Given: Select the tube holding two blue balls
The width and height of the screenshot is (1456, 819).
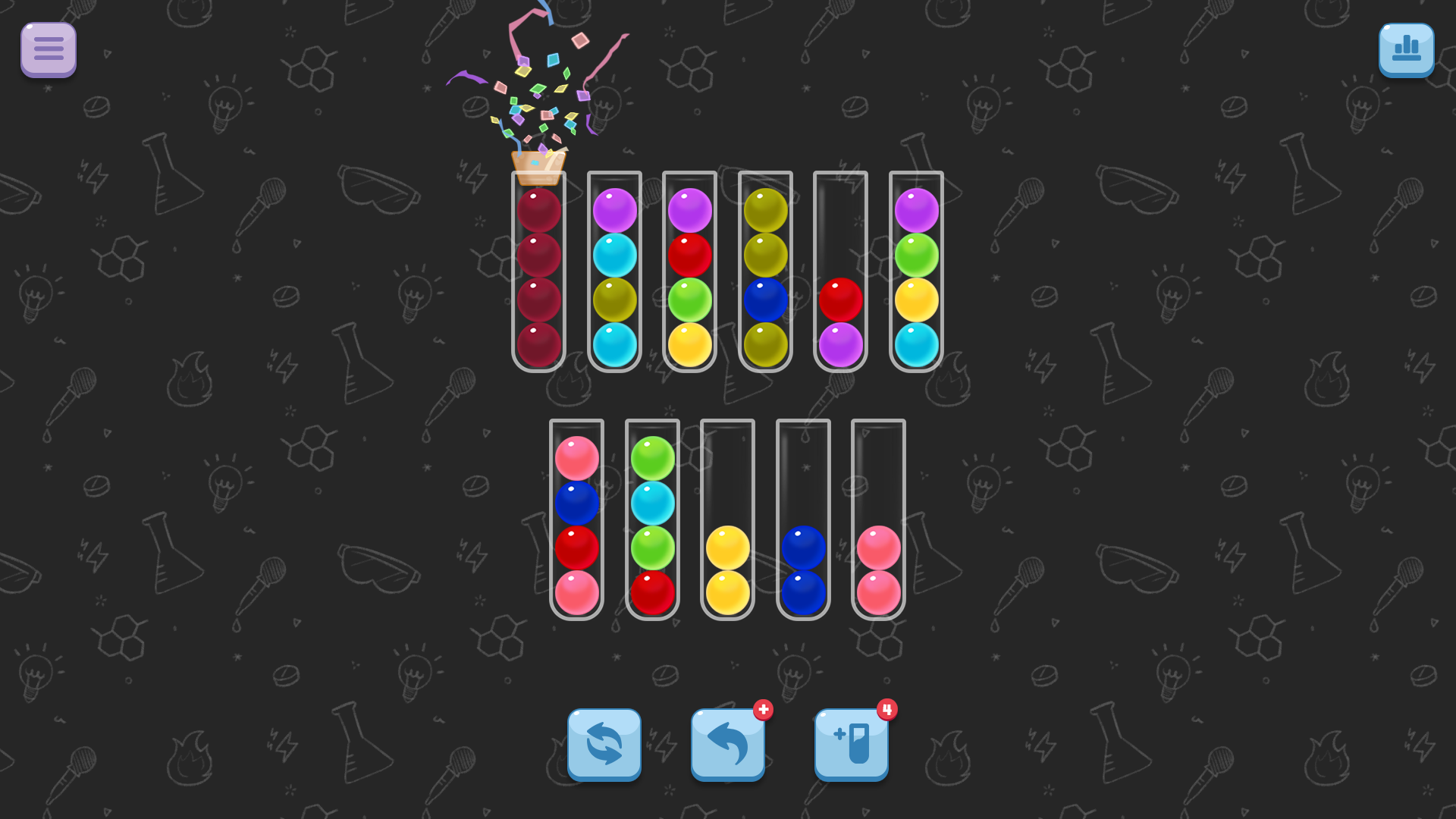Looking at the screenshot, I should coord(802,569).
